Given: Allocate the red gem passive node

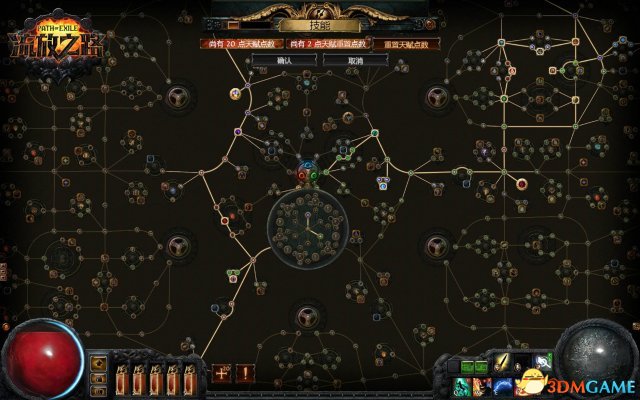Looking at the screenshot, I should [x=302, y=174].
